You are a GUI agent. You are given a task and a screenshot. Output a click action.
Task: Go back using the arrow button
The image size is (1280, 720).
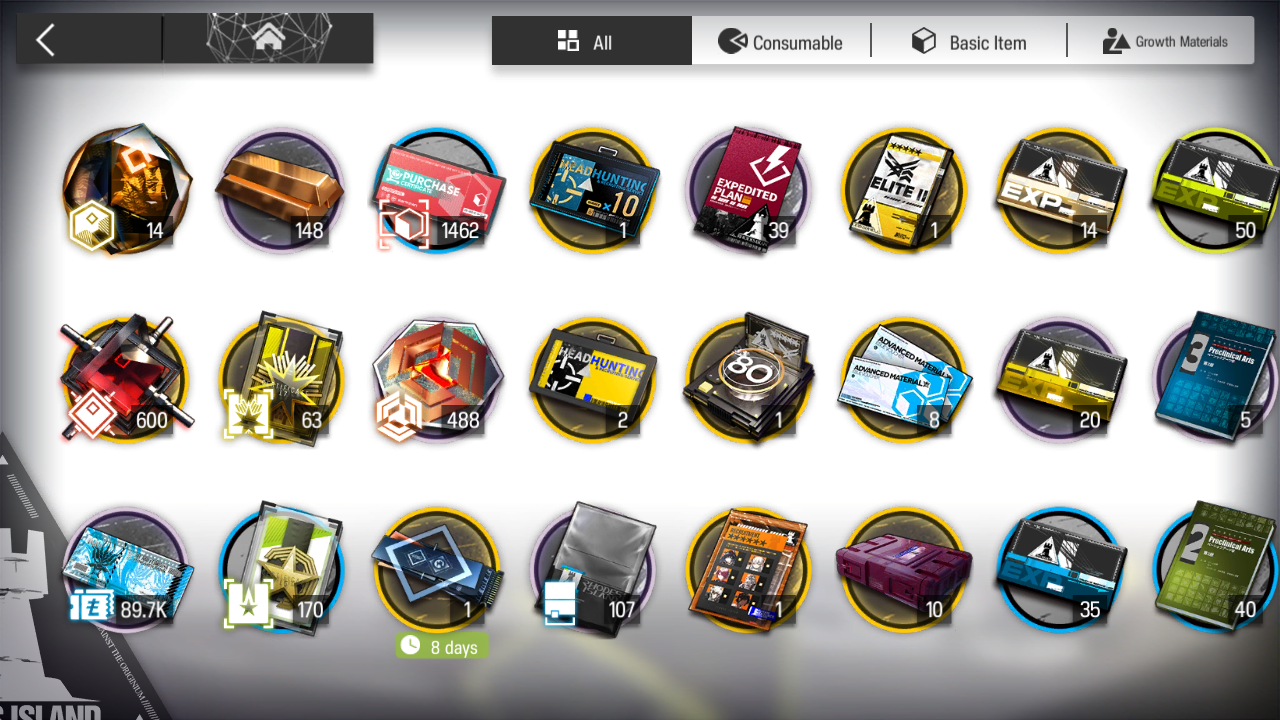(46, 40)
